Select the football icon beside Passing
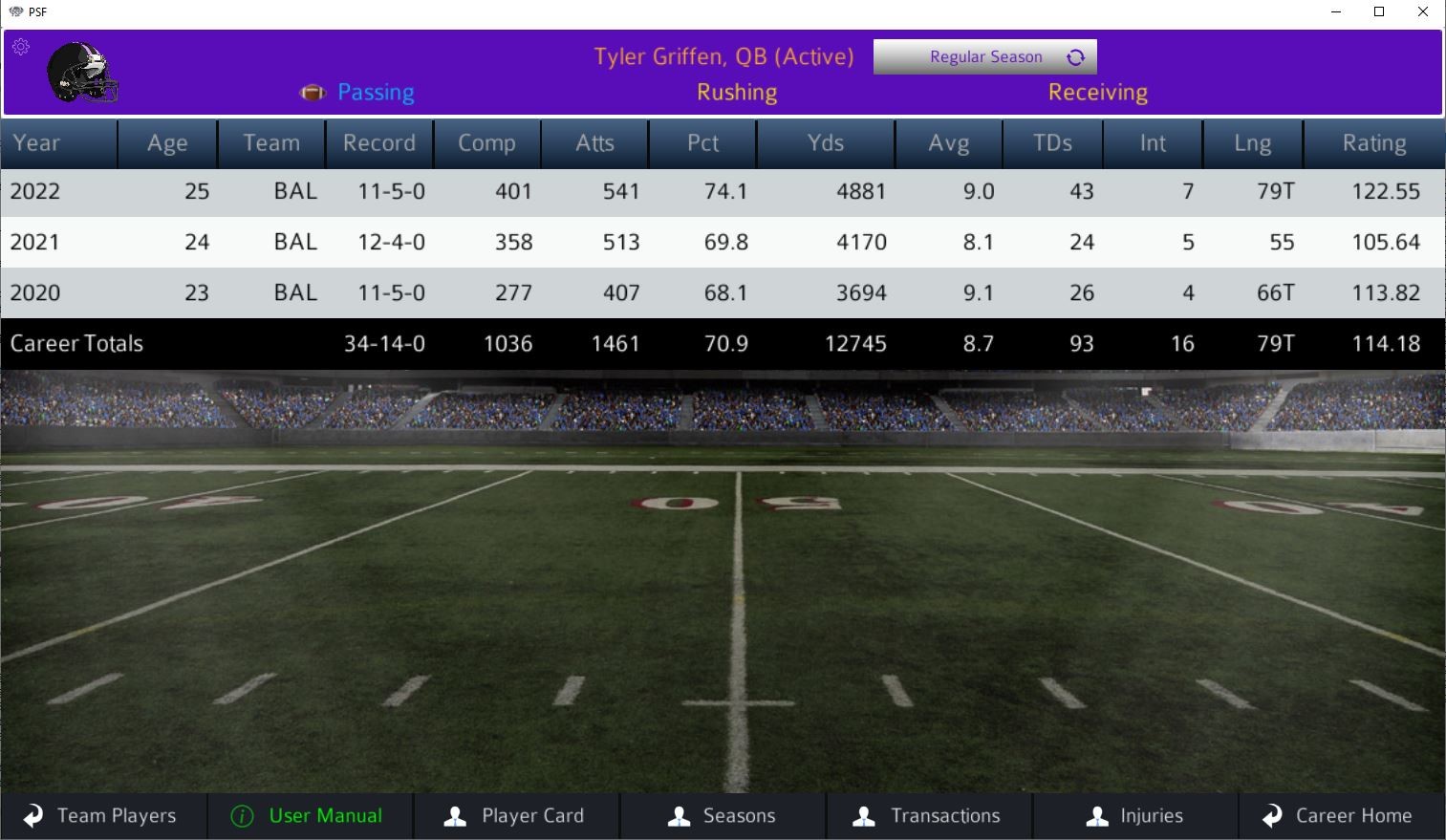 click(313, 92)
